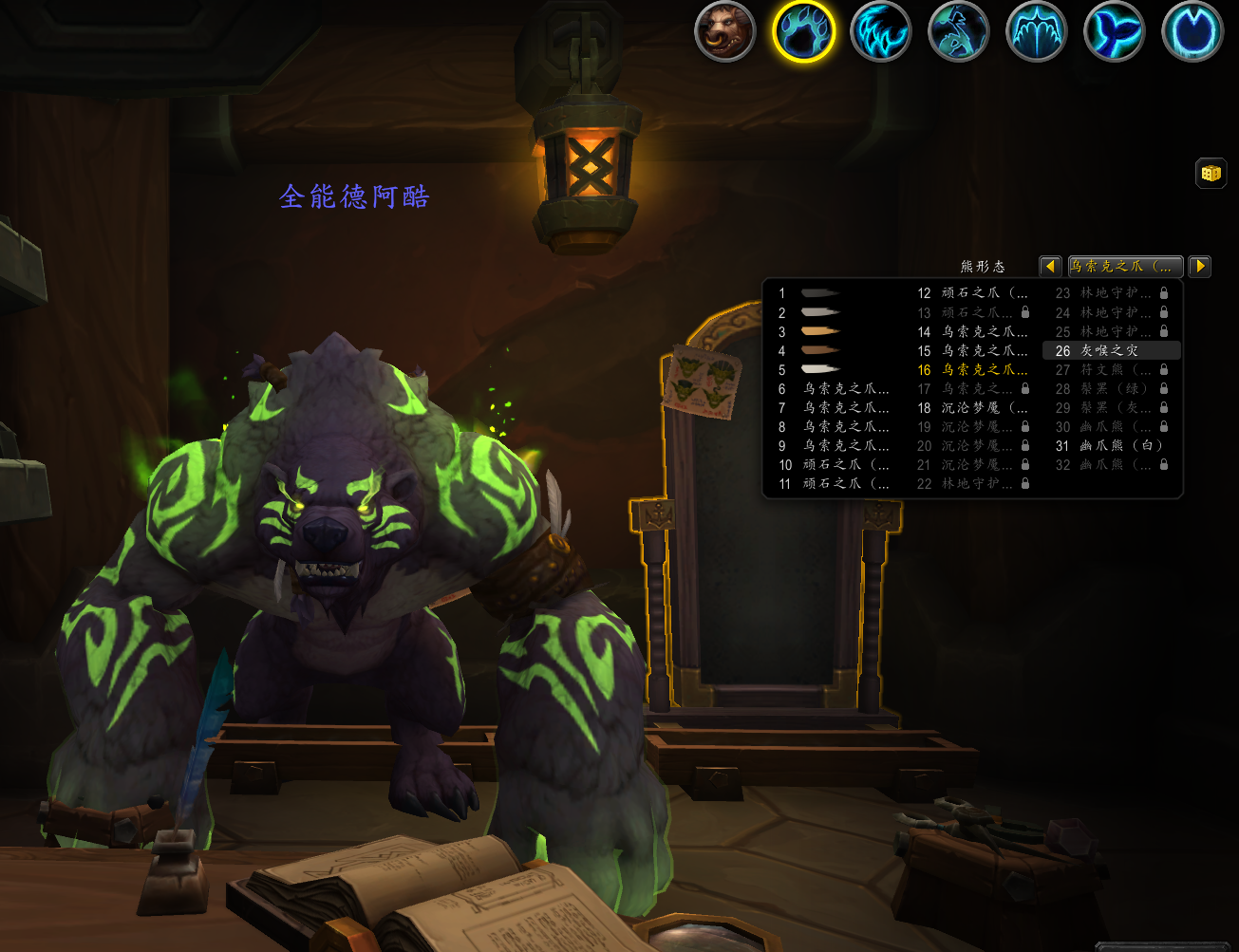Click the next bear form arrow
This screenshot has height=952, width=1239.
point(1200,267)
